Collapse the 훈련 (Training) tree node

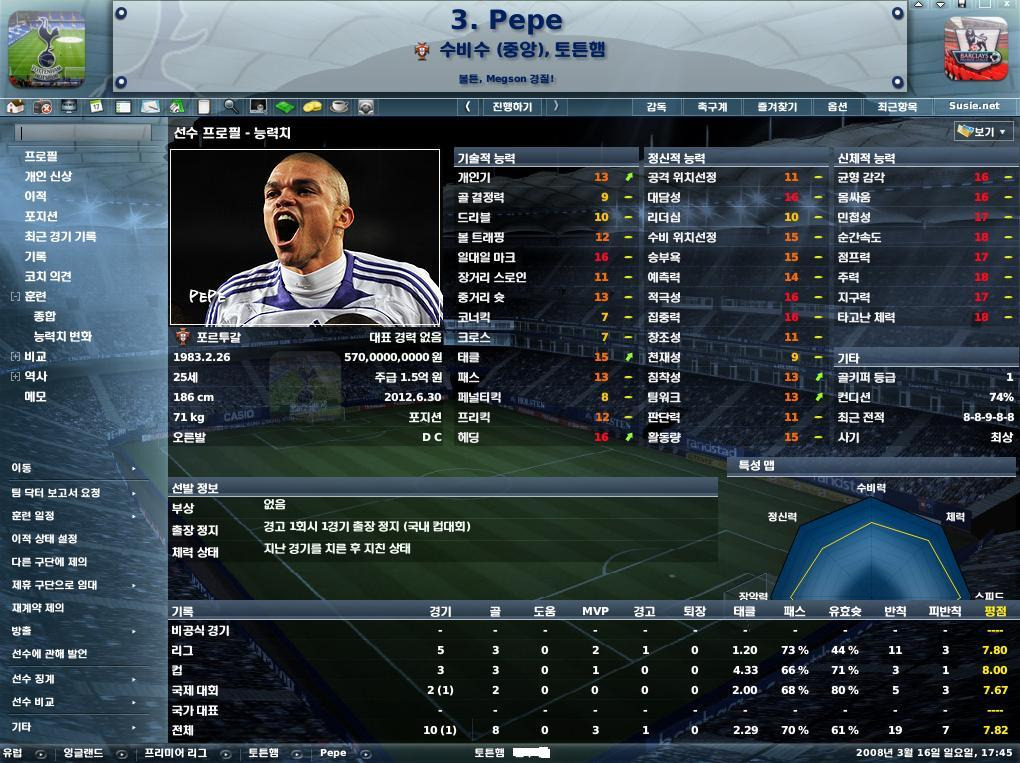[x=15, y=297]
